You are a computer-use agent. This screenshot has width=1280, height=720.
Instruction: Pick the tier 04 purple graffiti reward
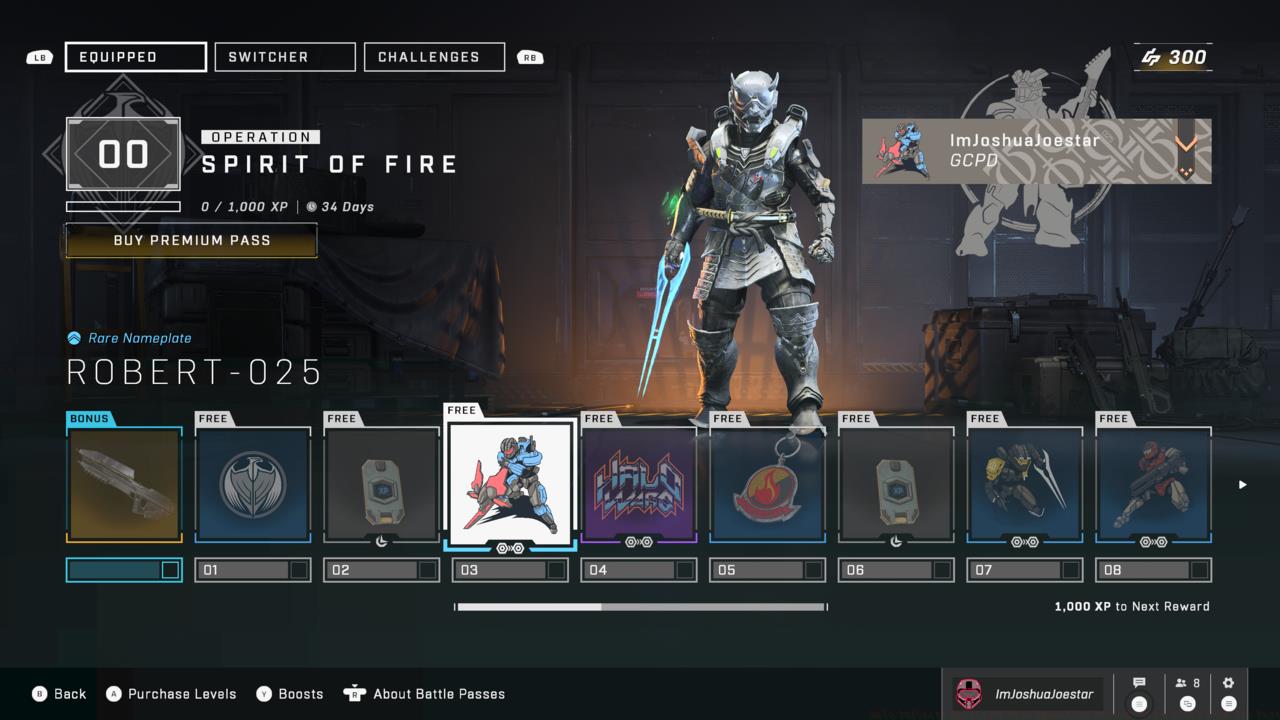(x=639, y=485)
